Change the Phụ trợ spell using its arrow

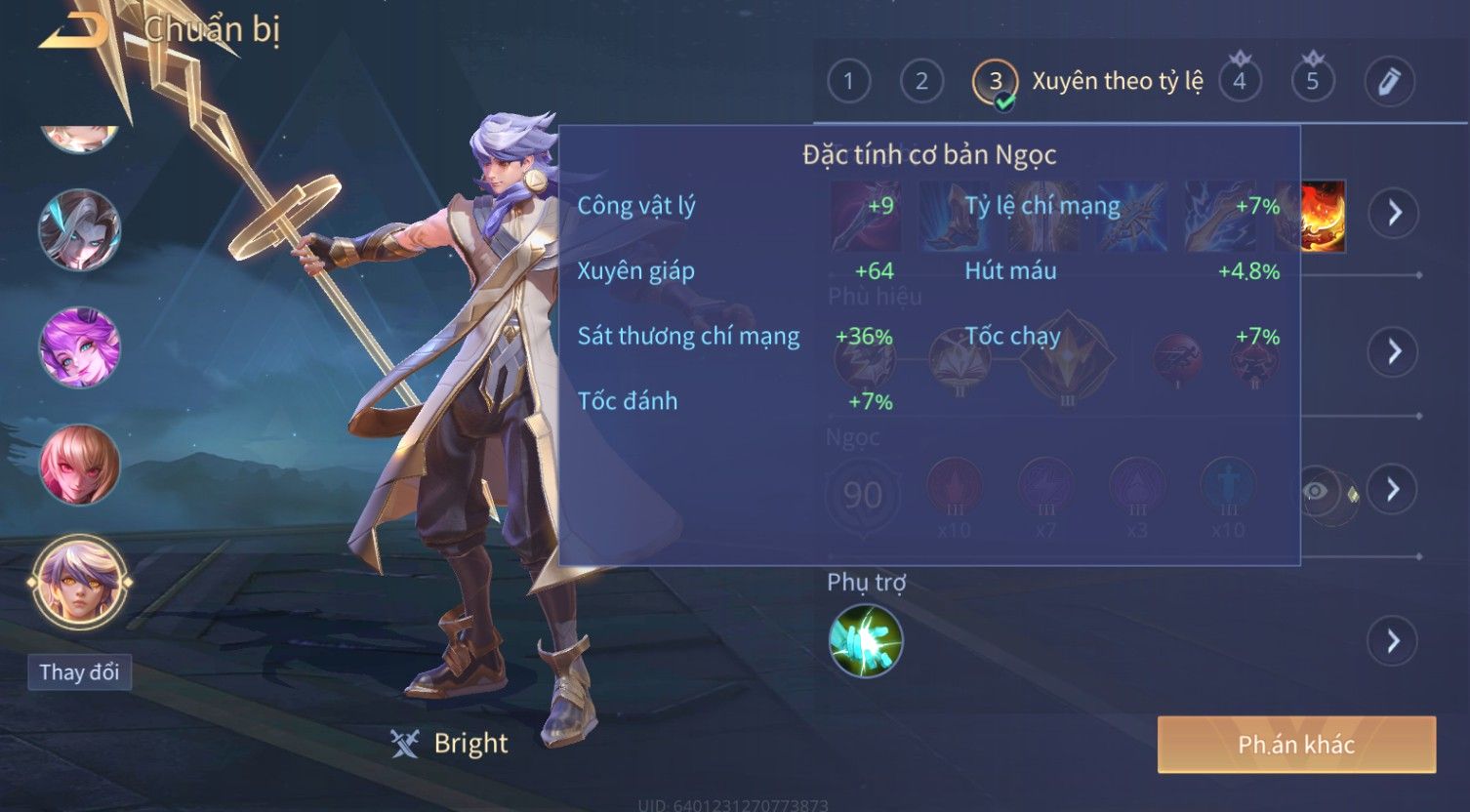click(x=1393, y=641)
